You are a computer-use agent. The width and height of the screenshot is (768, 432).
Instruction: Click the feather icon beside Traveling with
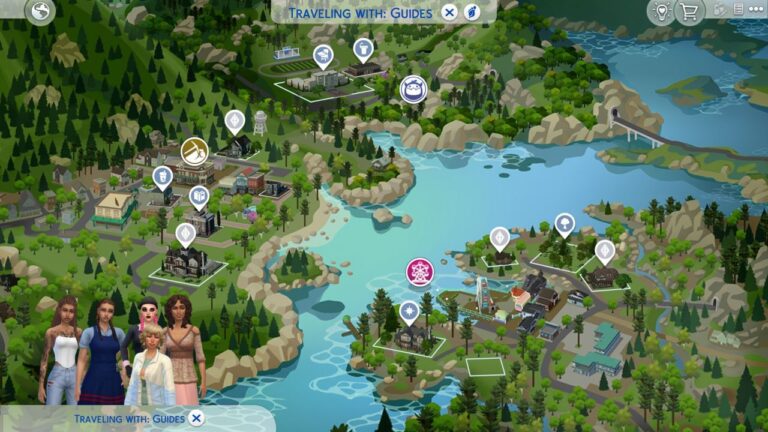click(471, 12)
